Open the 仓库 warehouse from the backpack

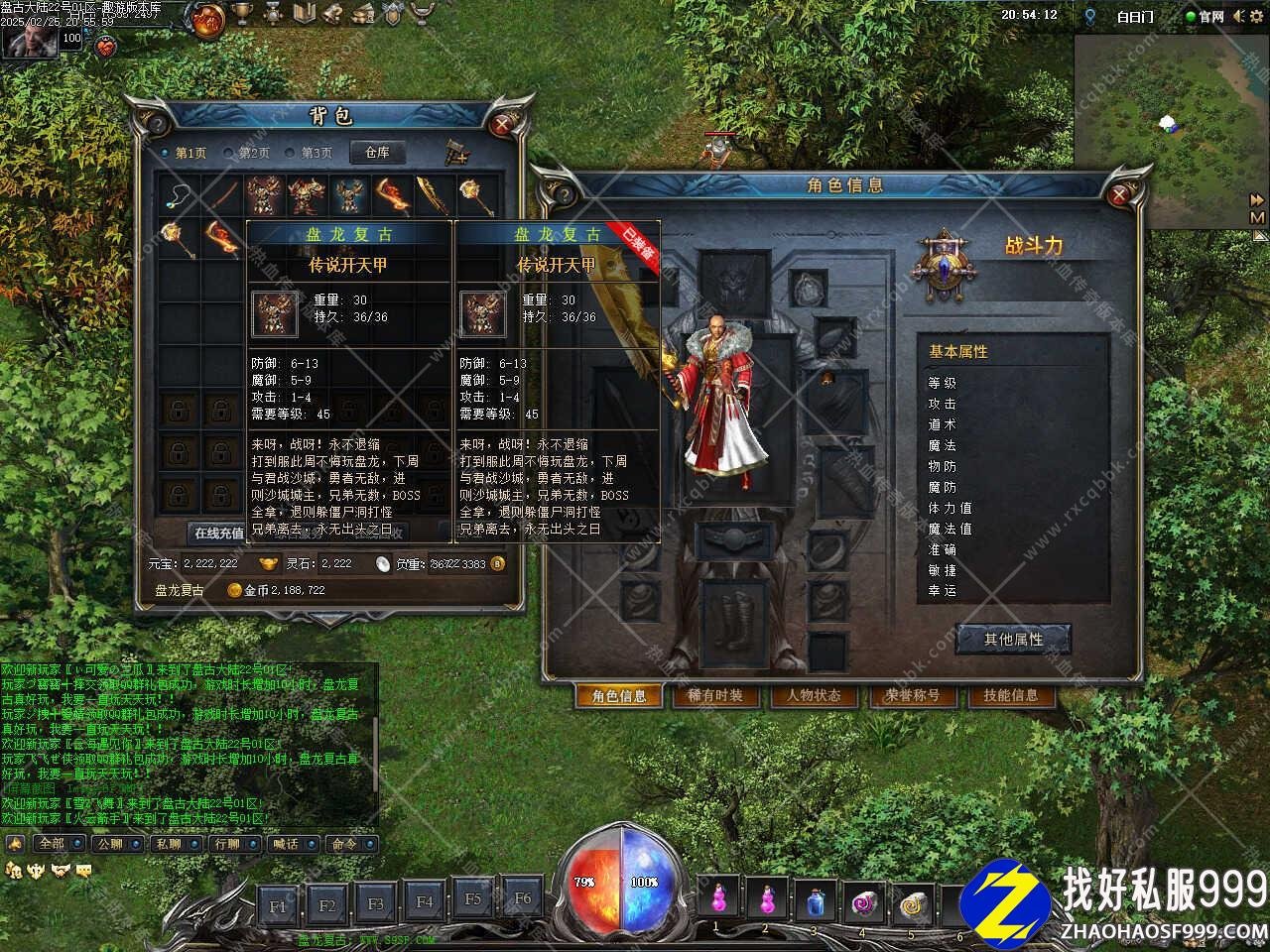[377, 153]
